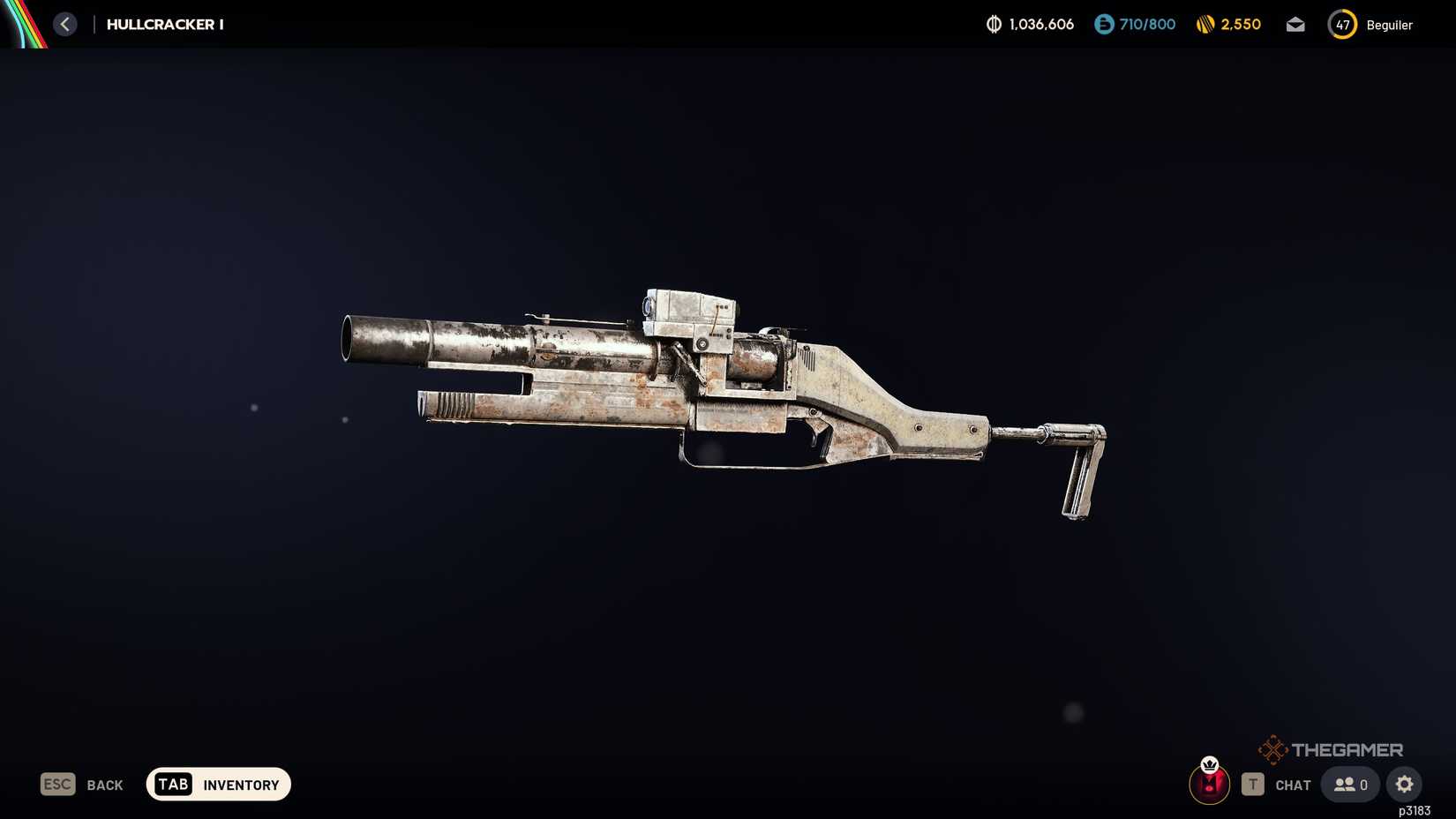This screenshot has height=819, width=1456.
Task: Click the p3183 version label
Action: [x=1413, y=809]
